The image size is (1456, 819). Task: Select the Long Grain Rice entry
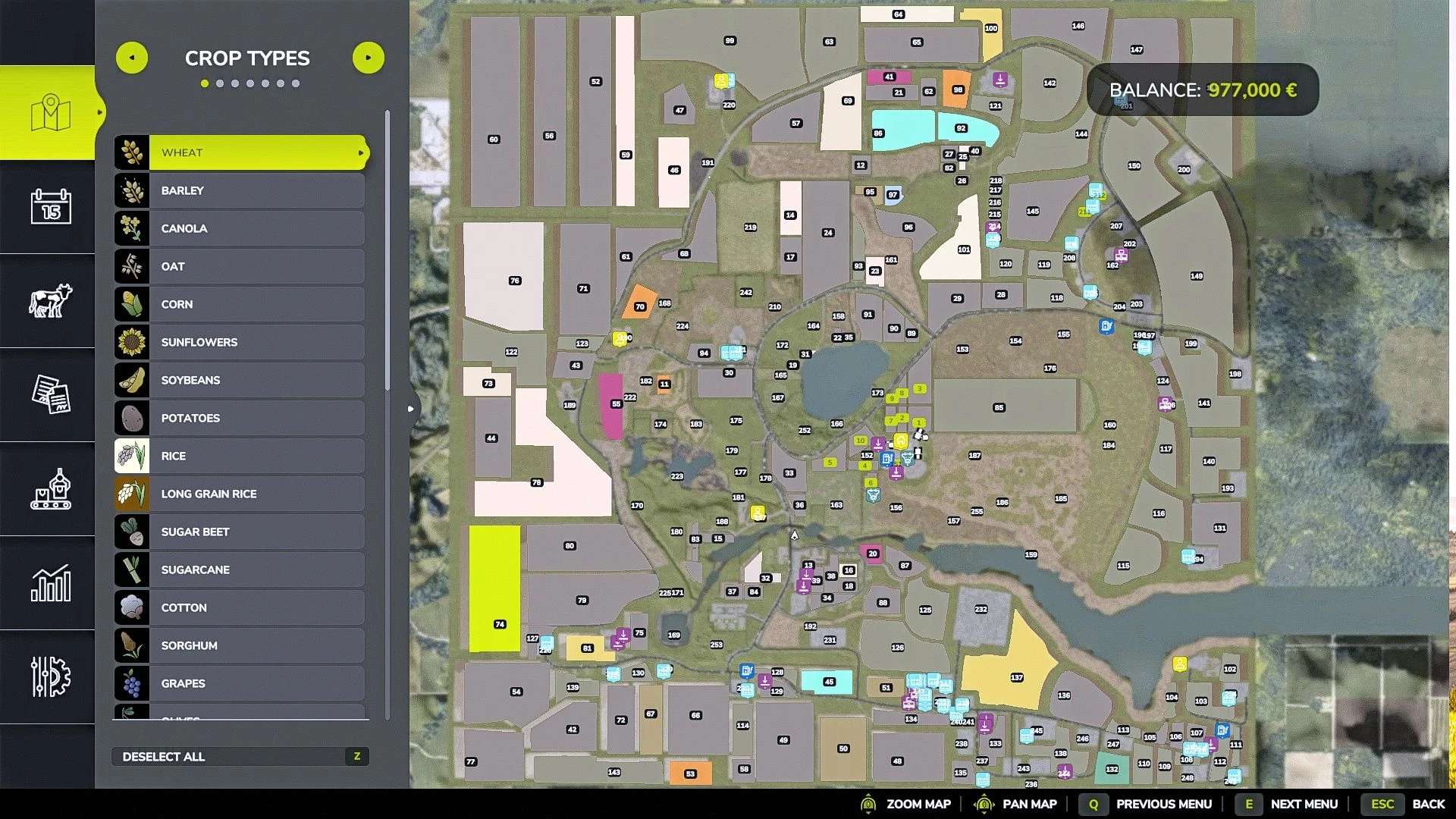coord(241,494)
